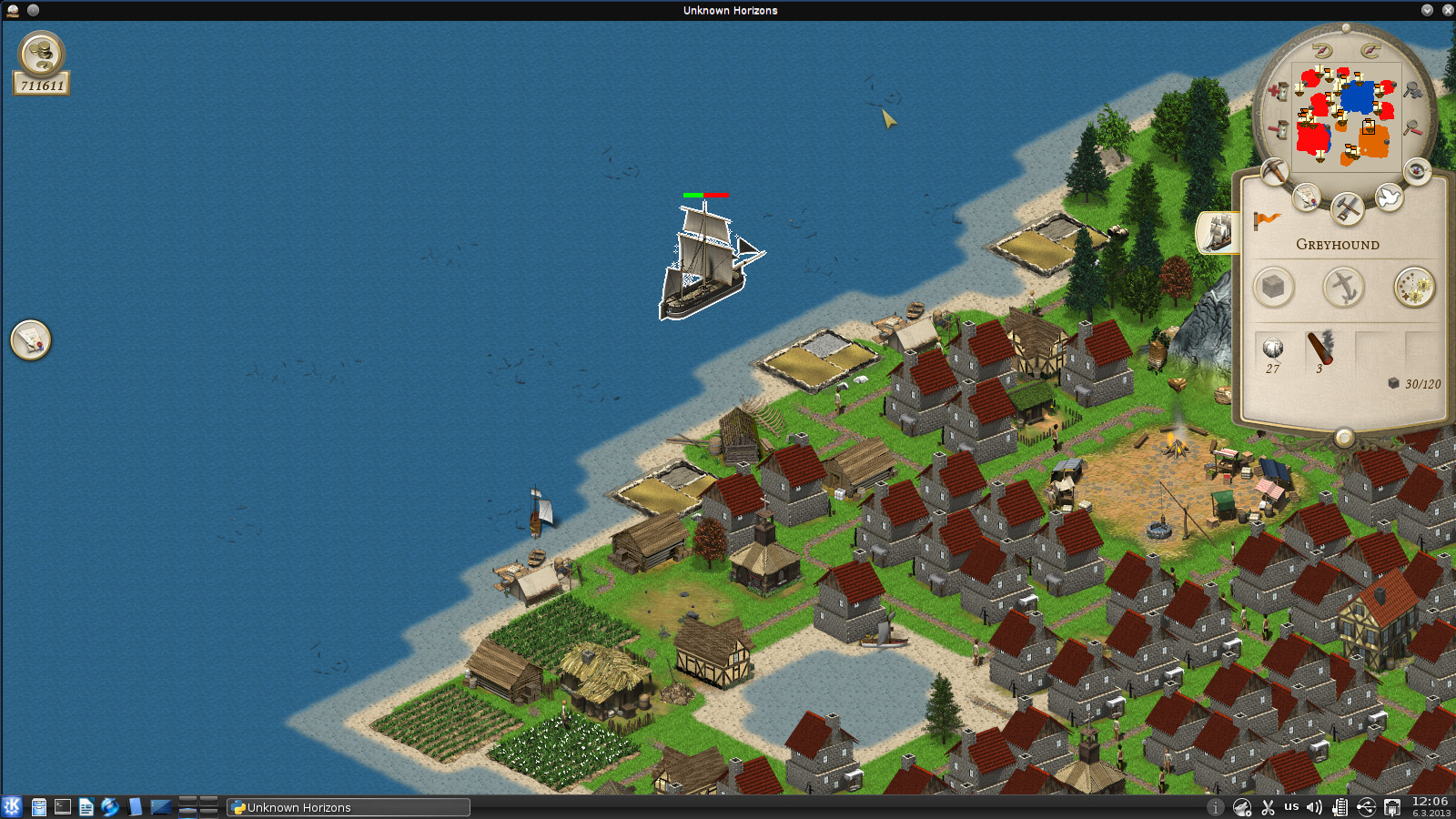Click the ship's grey crate trade button

click(x=1273, y=288)
